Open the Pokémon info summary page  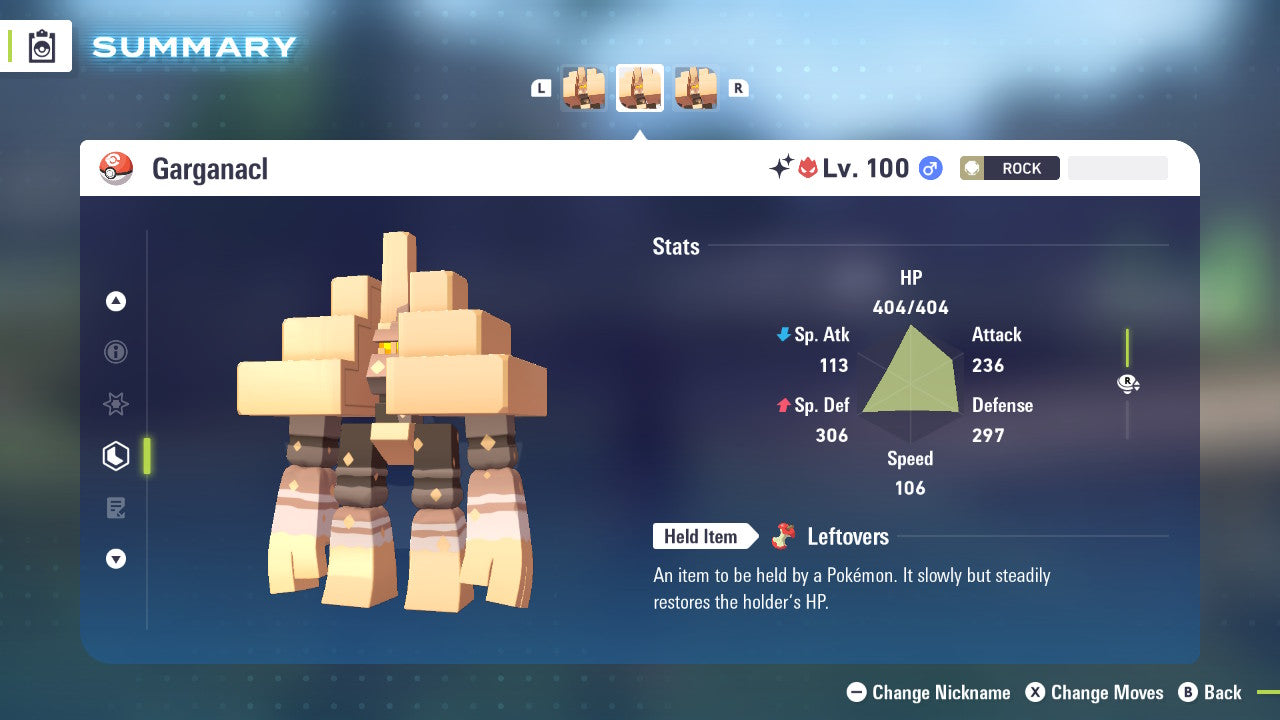point(116,352)
